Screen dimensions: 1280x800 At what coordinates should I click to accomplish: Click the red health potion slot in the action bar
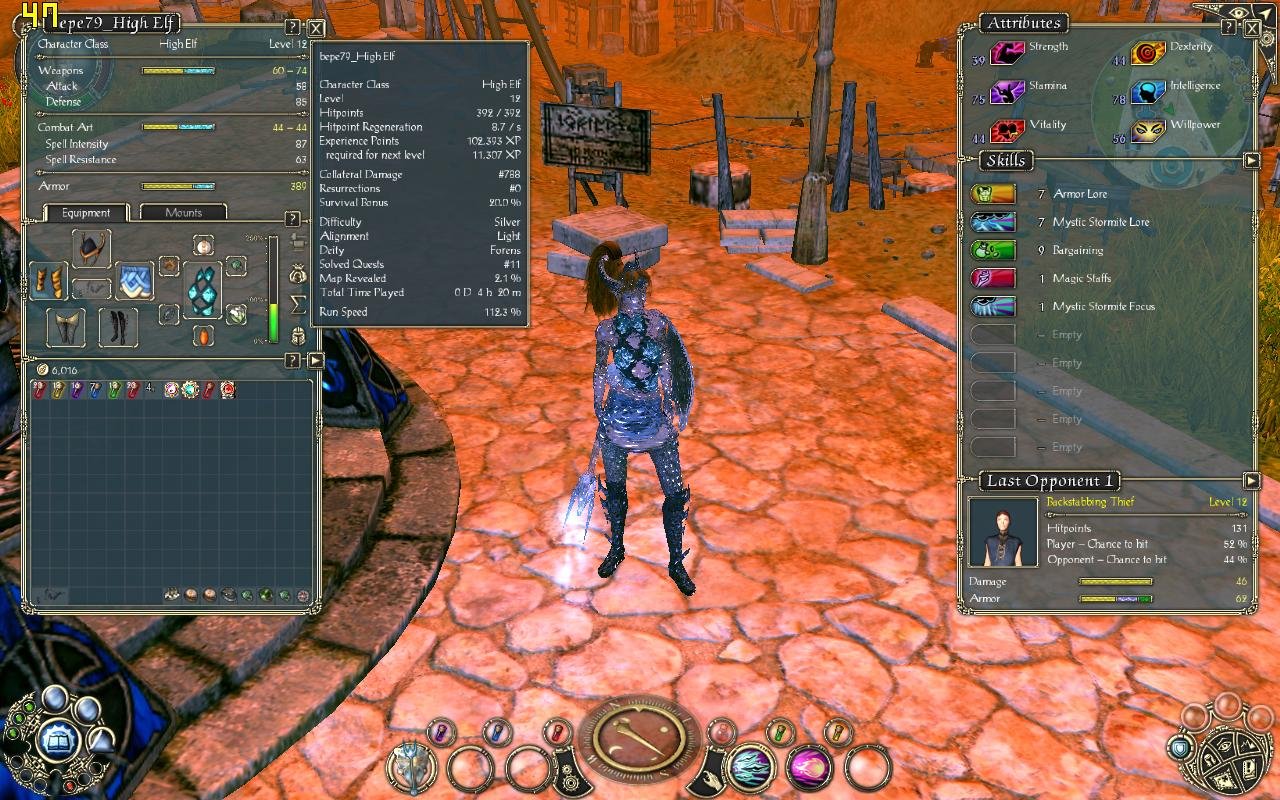(x=557, y=732)
